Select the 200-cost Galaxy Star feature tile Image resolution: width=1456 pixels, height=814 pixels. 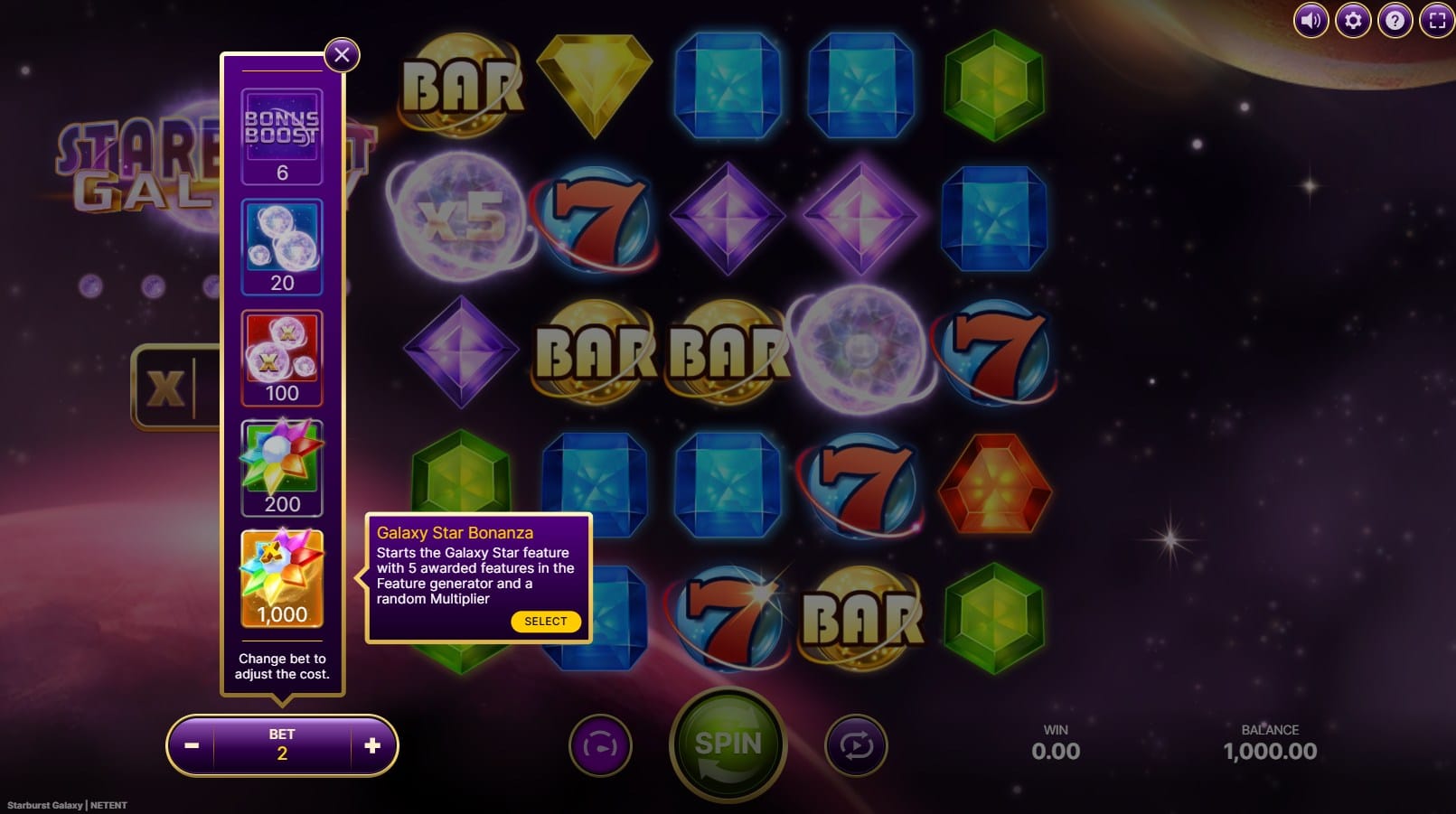coord(282,468)
